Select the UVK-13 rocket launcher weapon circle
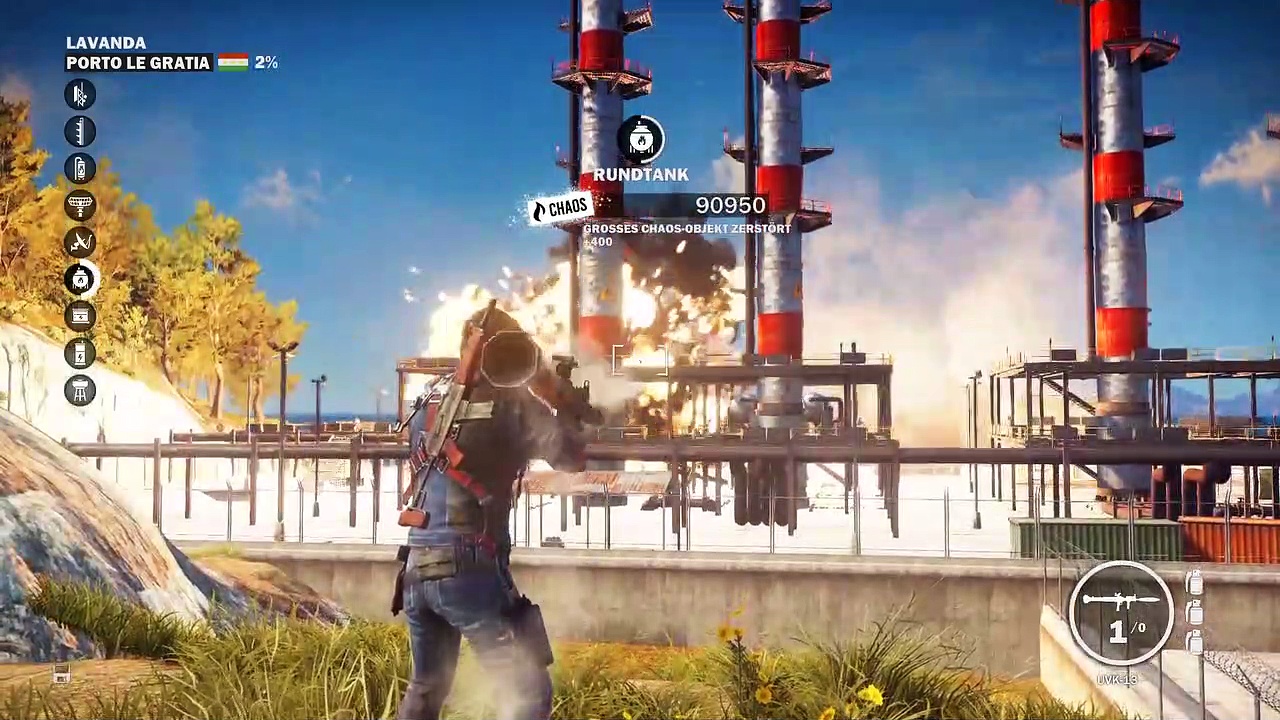Image resolution: width=1280 pixels, height=720 pixels. (x=1120, y=612)
